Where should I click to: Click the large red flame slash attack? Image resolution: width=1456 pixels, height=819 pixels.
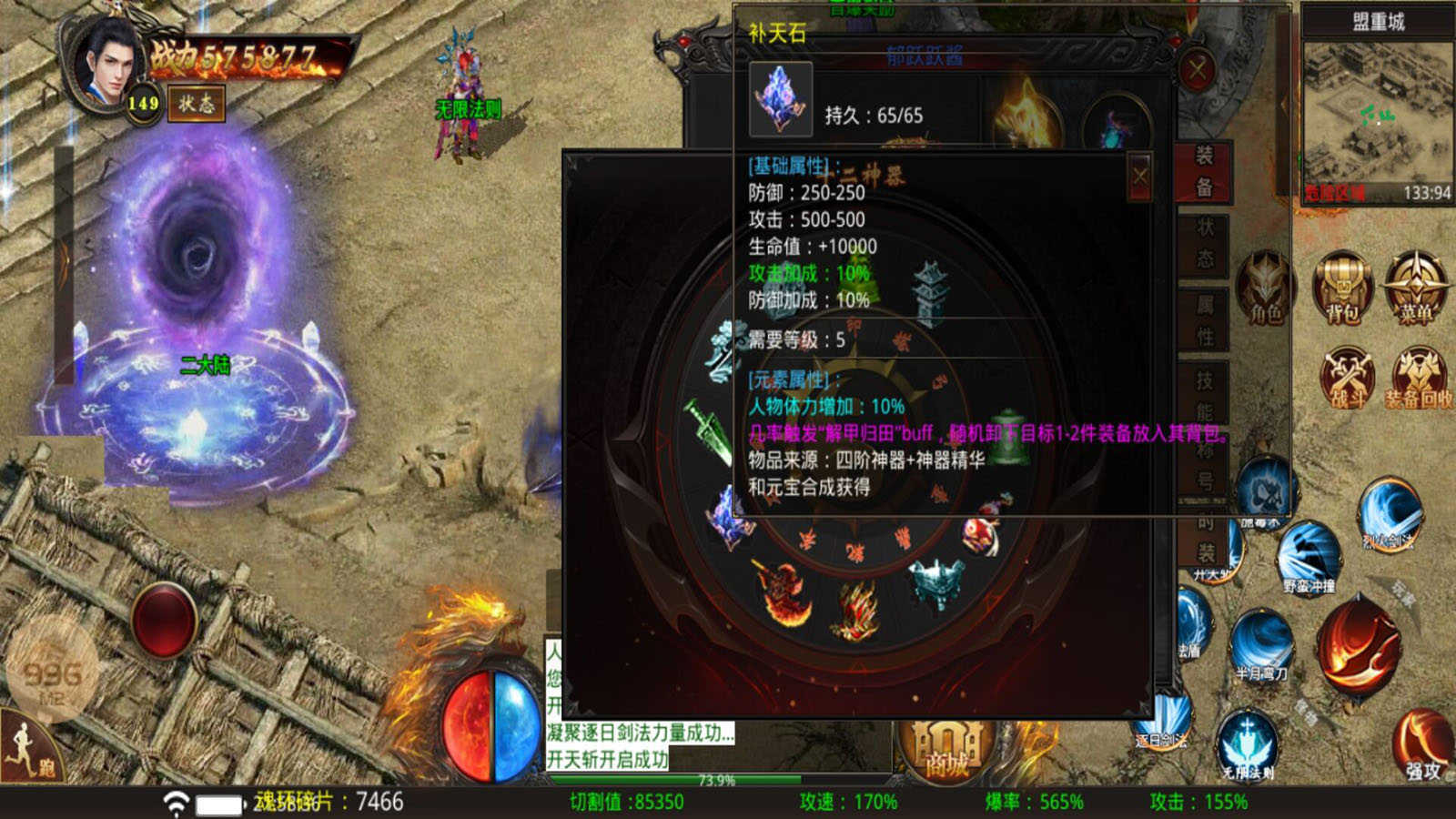[x=1361, y=646]
